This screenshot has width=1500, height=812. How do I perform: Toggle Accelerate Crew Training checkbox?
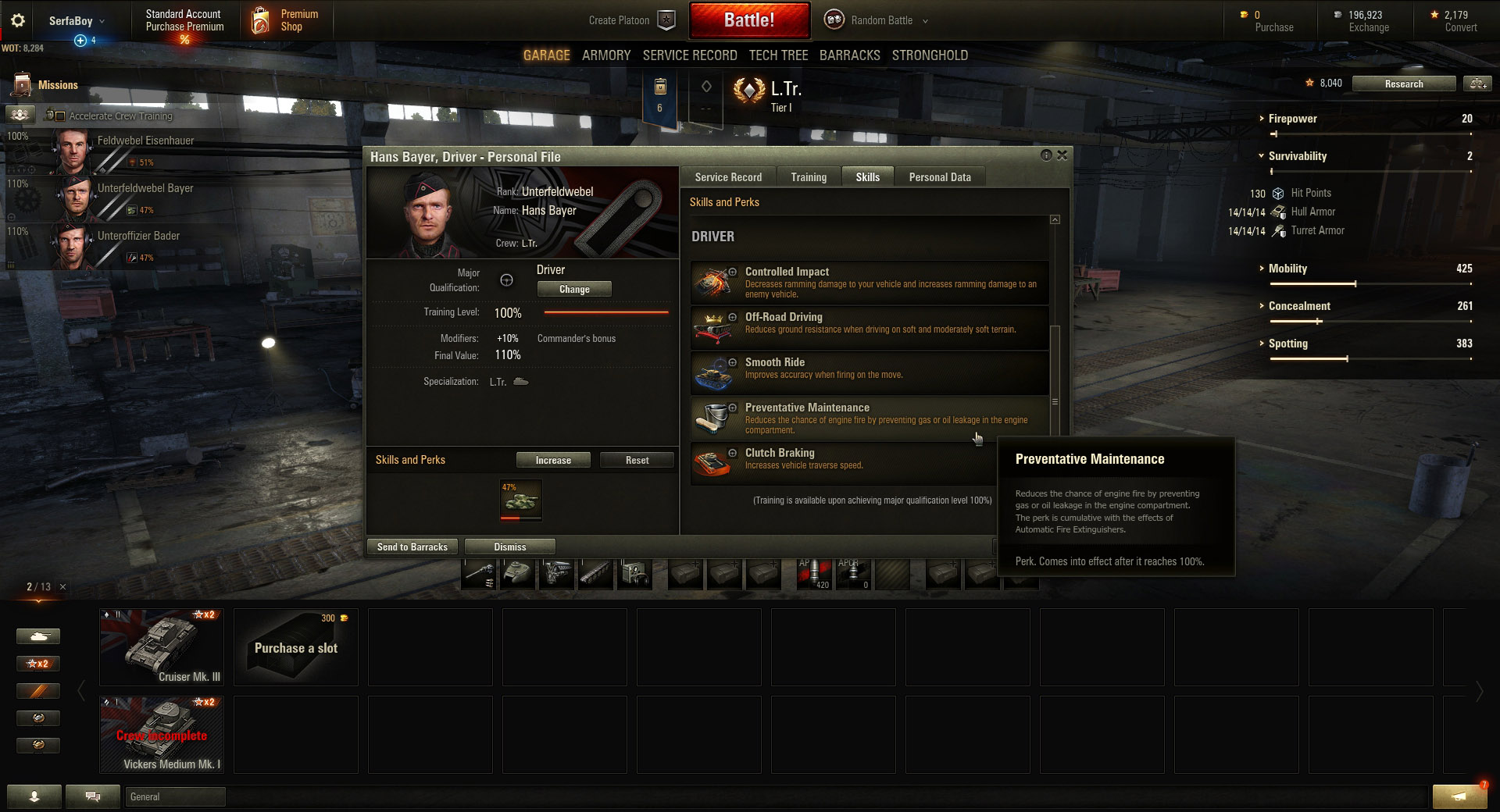click(60, 116)
